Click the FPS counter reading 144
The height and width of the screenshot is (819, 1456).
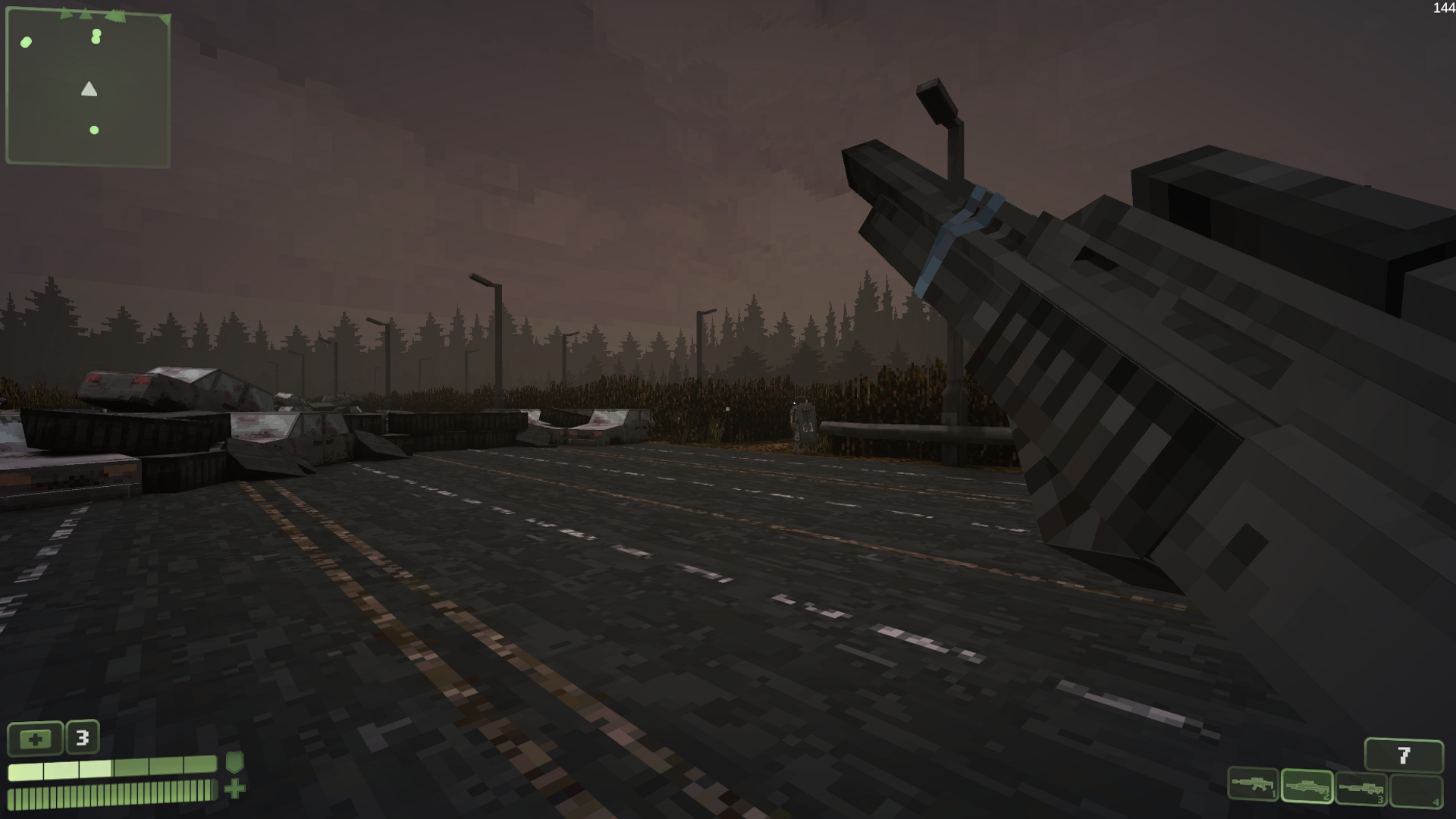[x=1442, y=8]
